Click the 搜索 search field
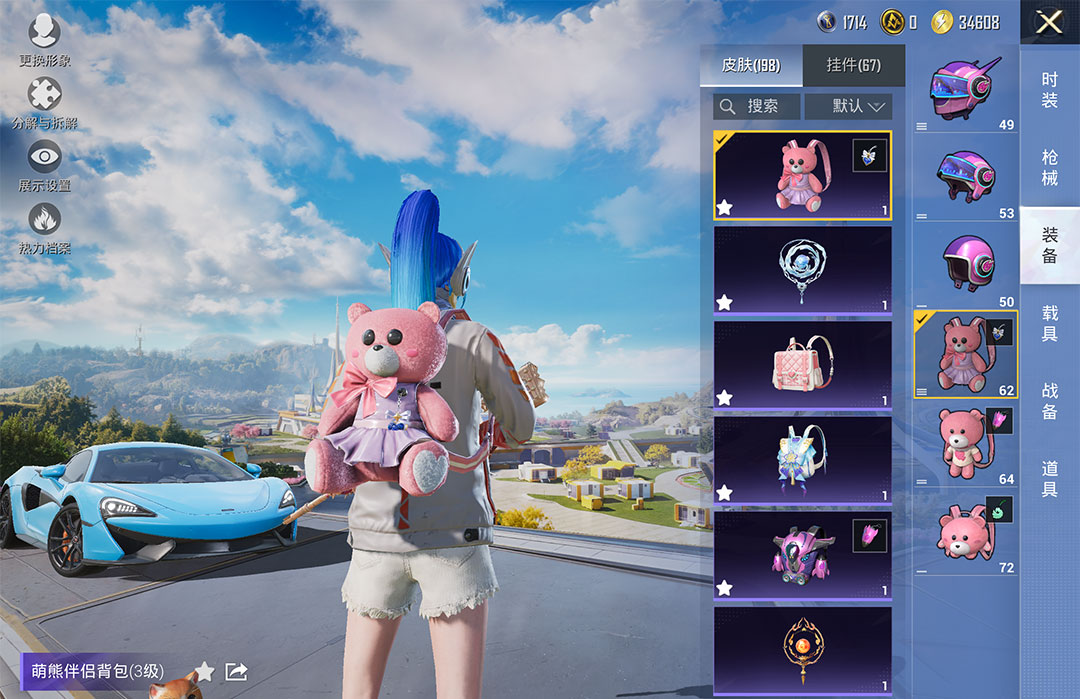 point(757,106)
